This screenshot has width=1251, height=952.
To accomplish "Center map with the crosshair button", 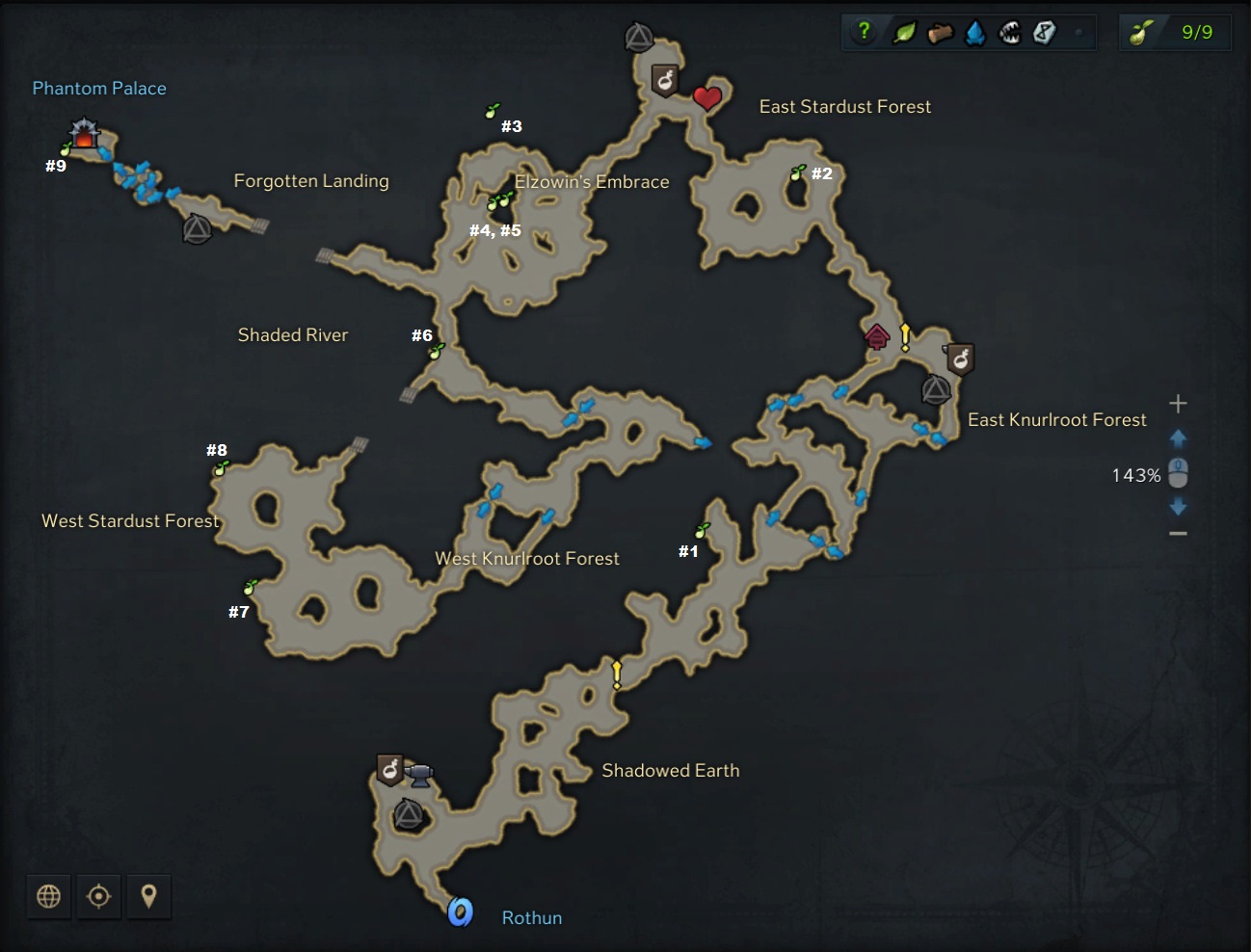I will pos(98,896).
